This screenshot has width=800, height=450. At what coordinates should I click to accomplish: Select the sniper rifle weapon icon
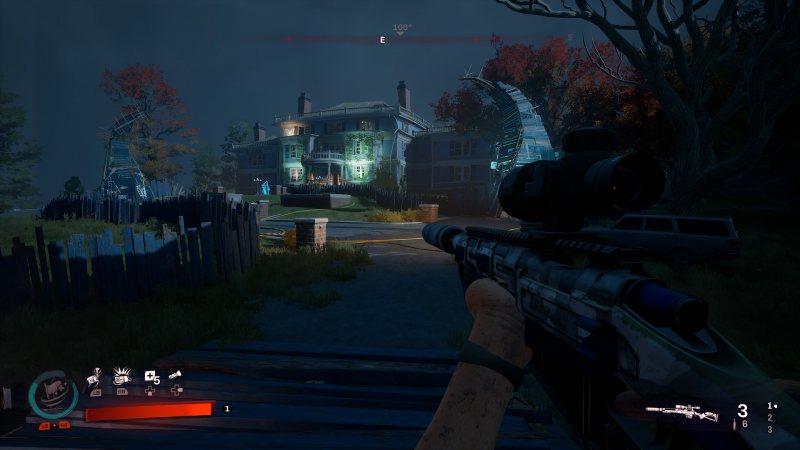[682, 411]
